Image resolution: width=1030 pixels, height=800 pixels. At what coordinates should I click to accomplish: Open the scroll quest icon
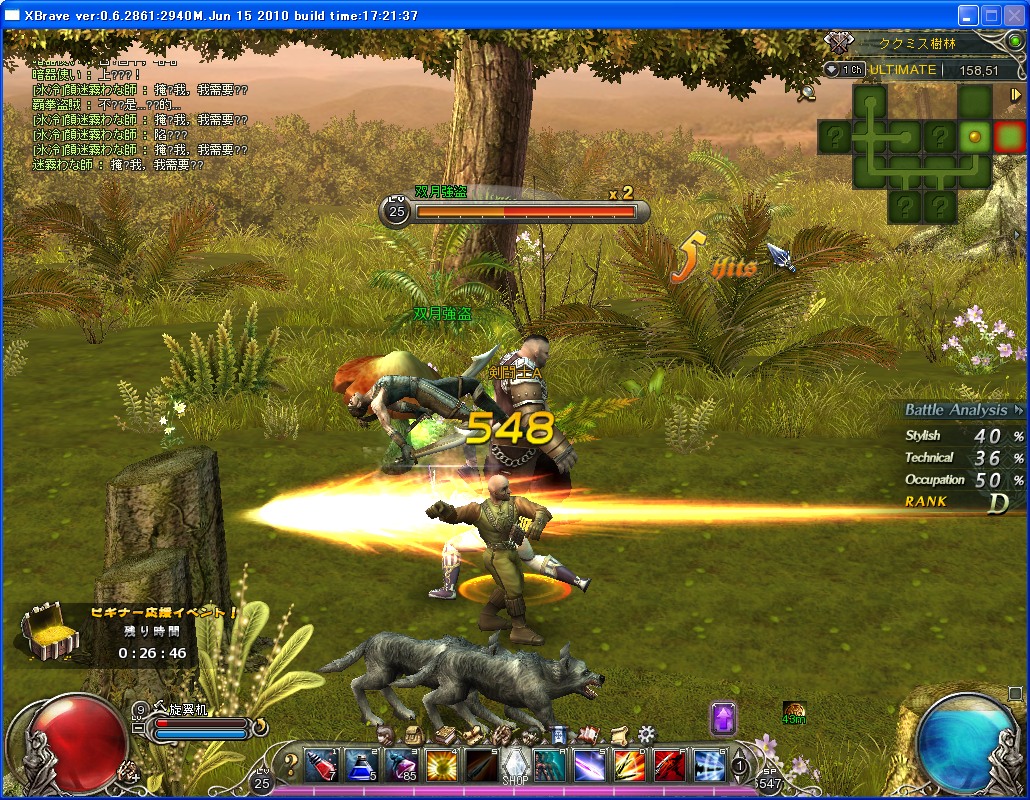[x=619, y=734]
